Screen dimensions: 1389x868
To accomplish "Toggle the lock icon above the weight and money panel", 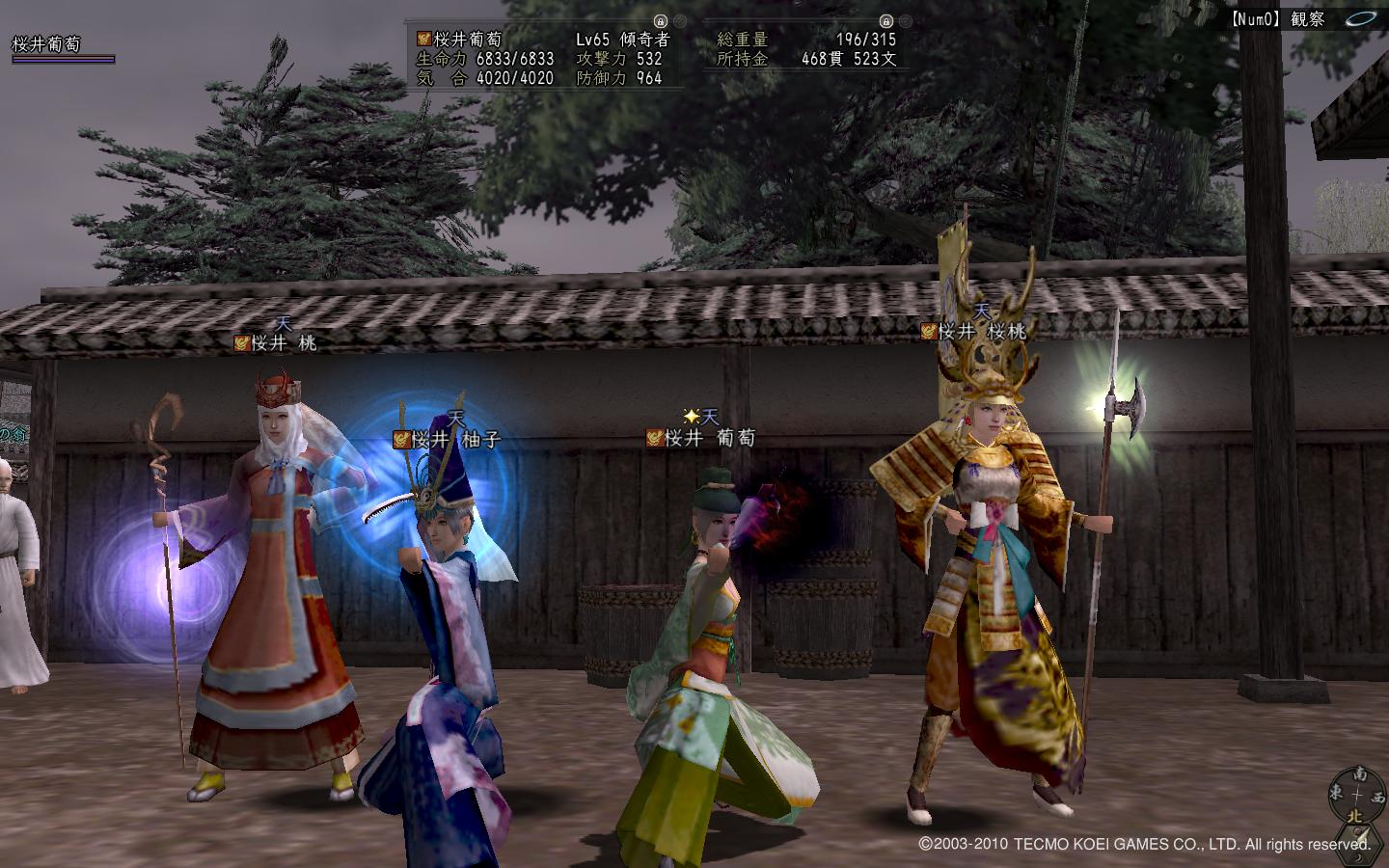I will 885,19.
